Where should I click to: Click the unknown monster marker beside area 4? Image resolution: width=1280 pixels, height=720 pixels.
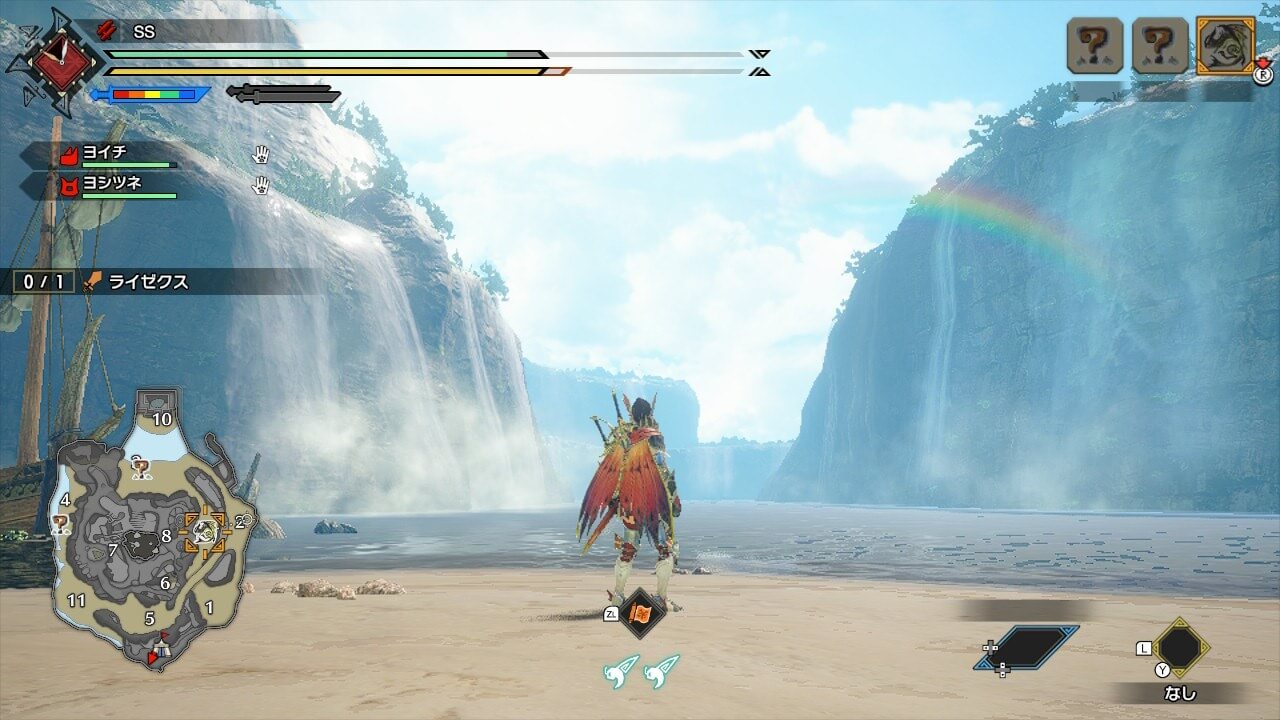pos(61,523)
